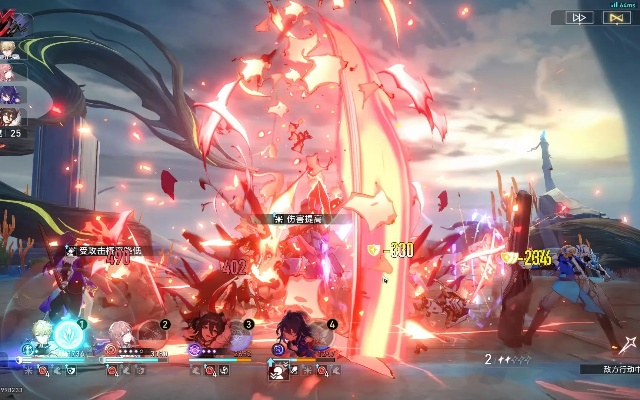Toggle the yellow auto-battle button
The width and height of the screenshot is (640, 400).
(613, 17)
